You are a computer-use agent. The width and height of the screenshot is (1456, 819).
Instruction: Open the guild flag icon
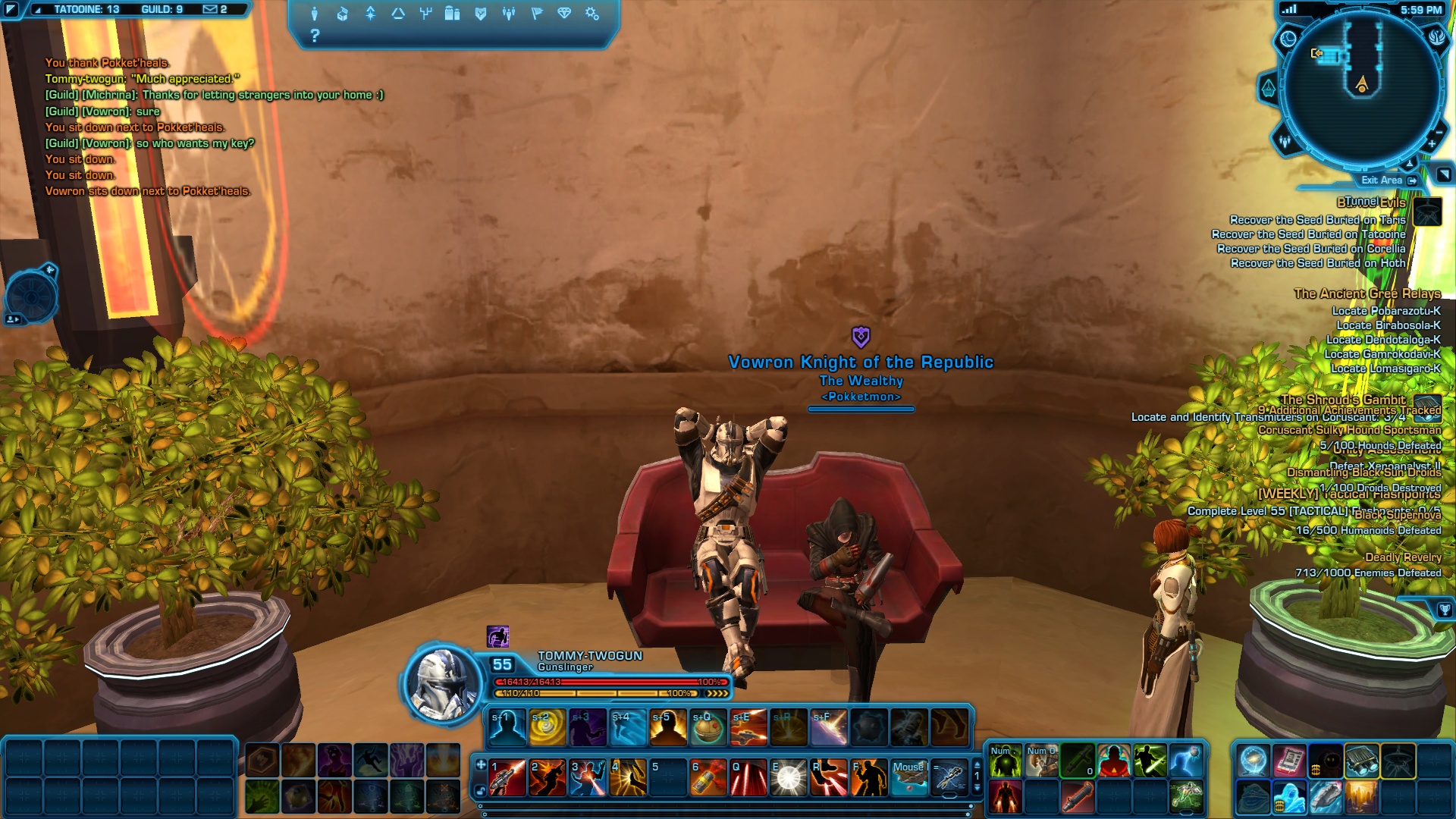537,14
